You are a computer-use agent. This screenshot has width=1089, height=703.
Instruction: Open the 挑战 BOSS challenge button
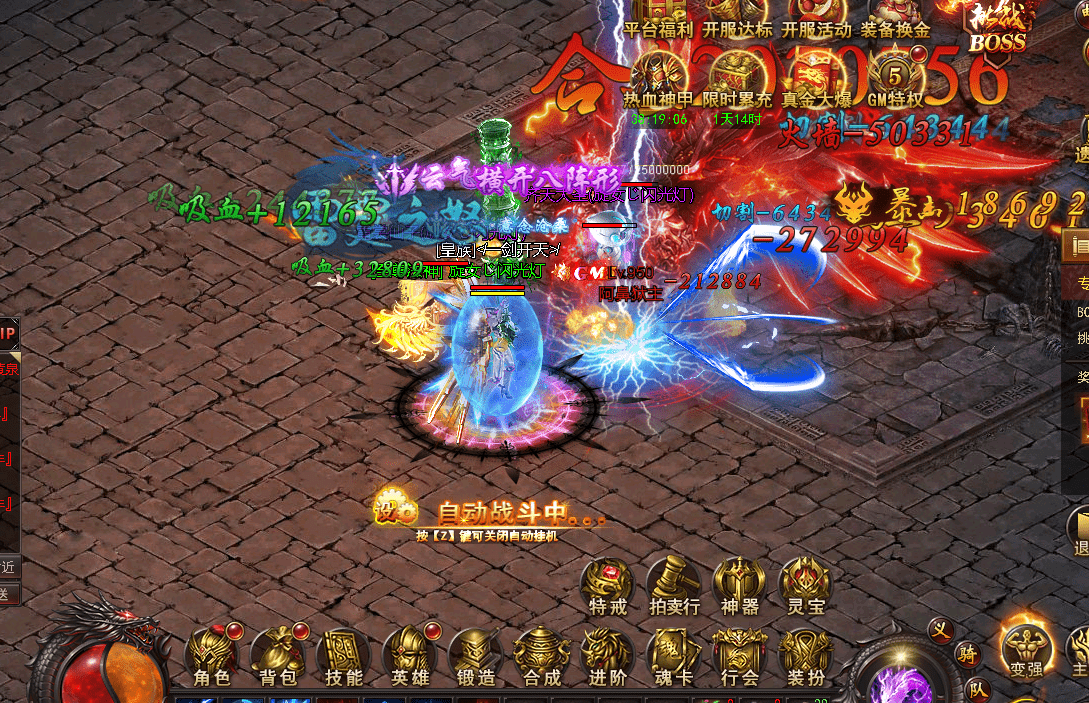pyautogui.click(x=997, y=25)
